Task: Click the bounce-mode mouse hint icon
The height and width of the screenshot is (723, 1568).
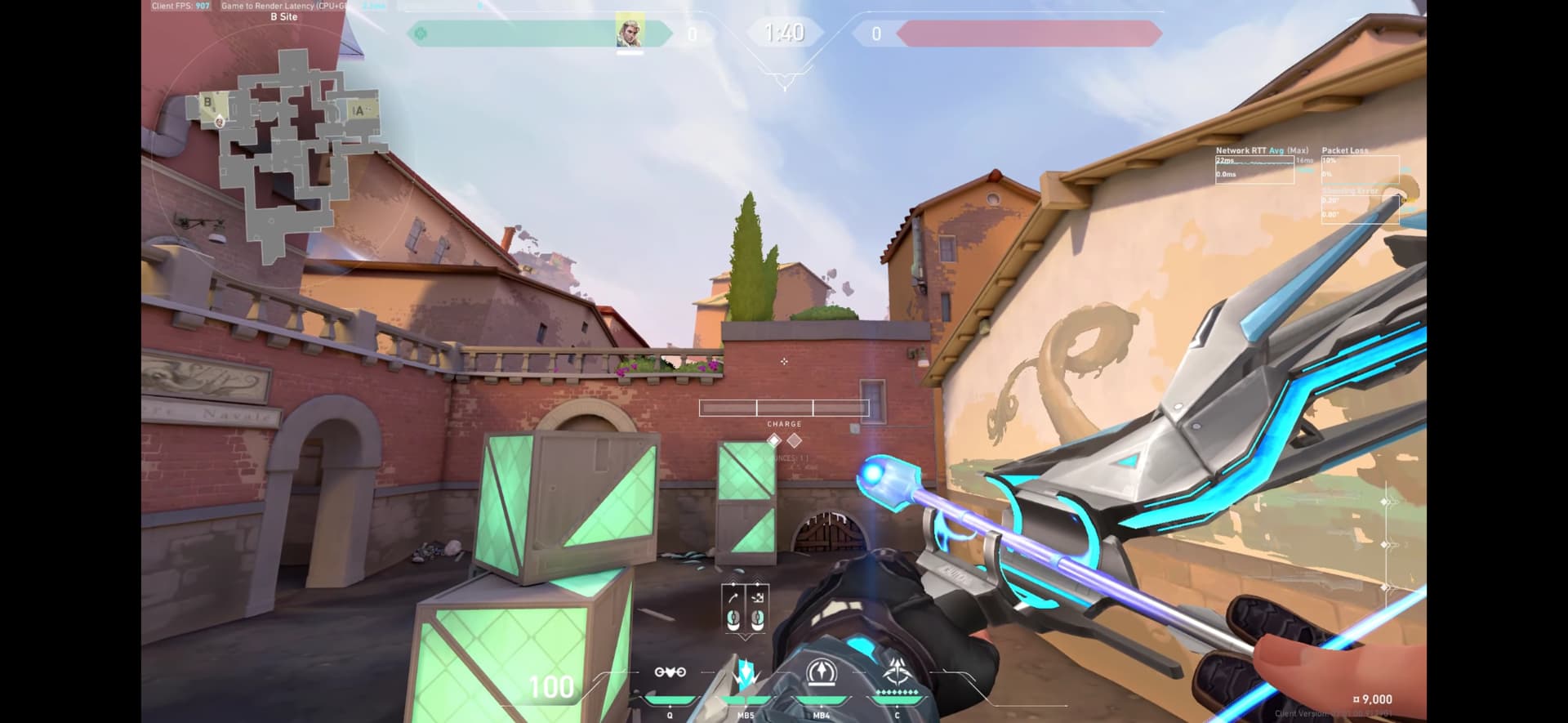Action: pyautogui.click(x=757, y=608)
